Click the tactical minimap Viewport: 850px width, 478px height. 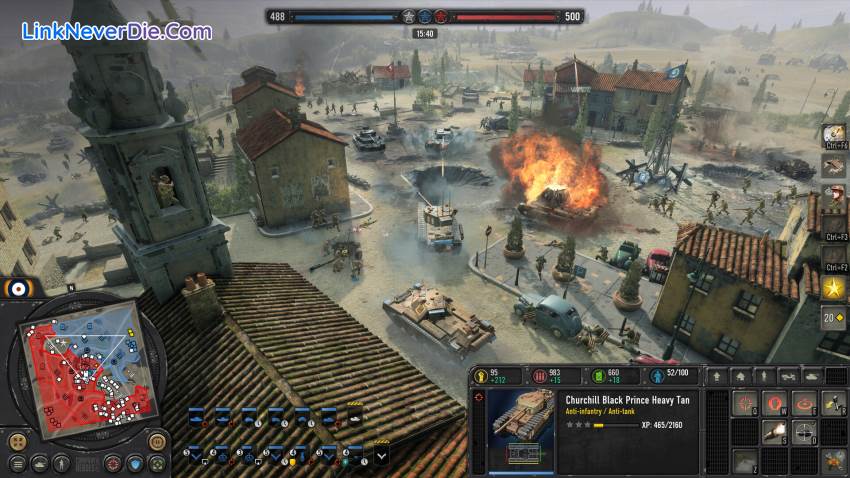(80, 371)
